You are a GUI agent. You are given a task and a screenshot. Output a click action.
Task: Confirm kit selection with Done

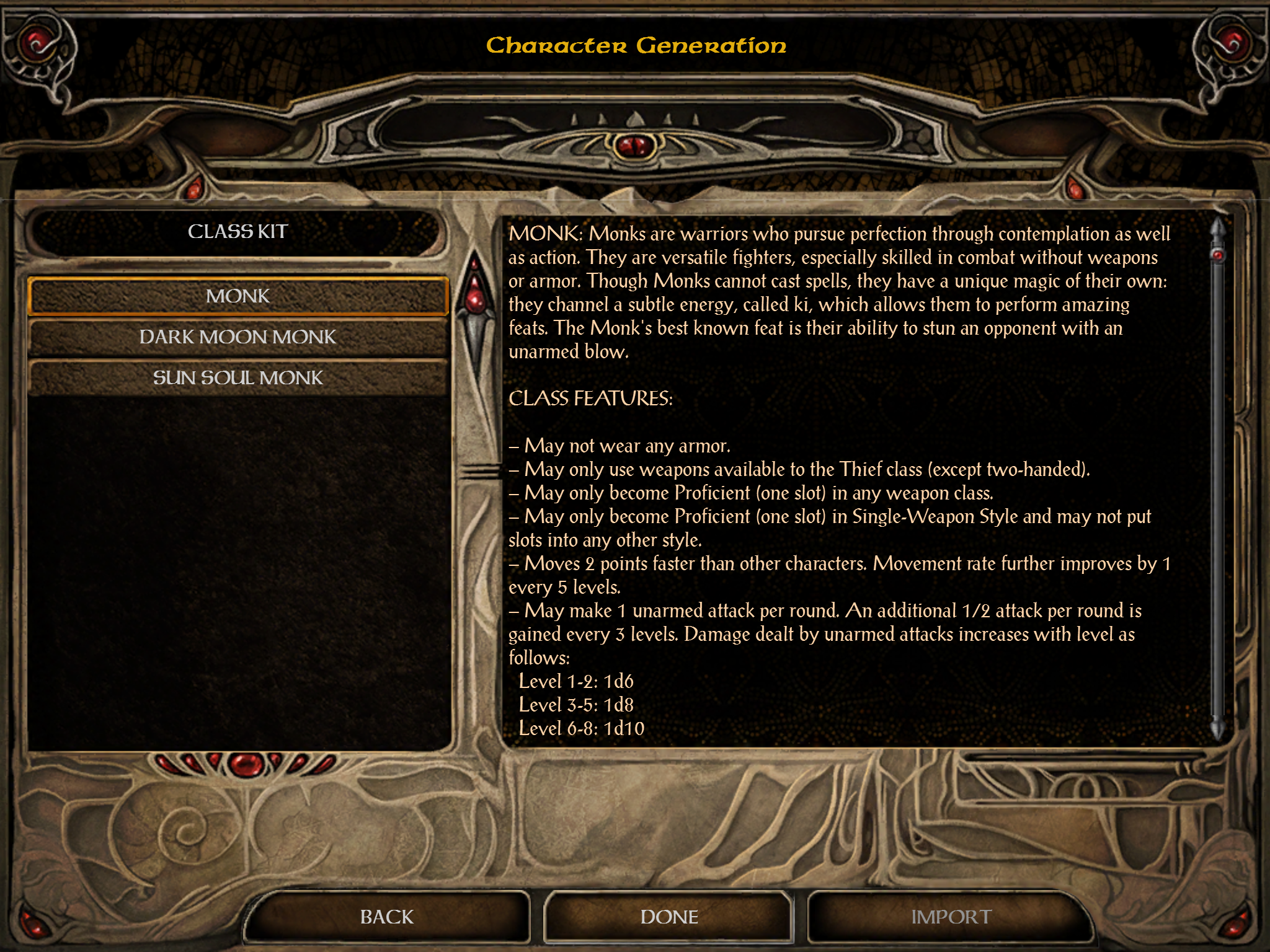click(669, 917)
